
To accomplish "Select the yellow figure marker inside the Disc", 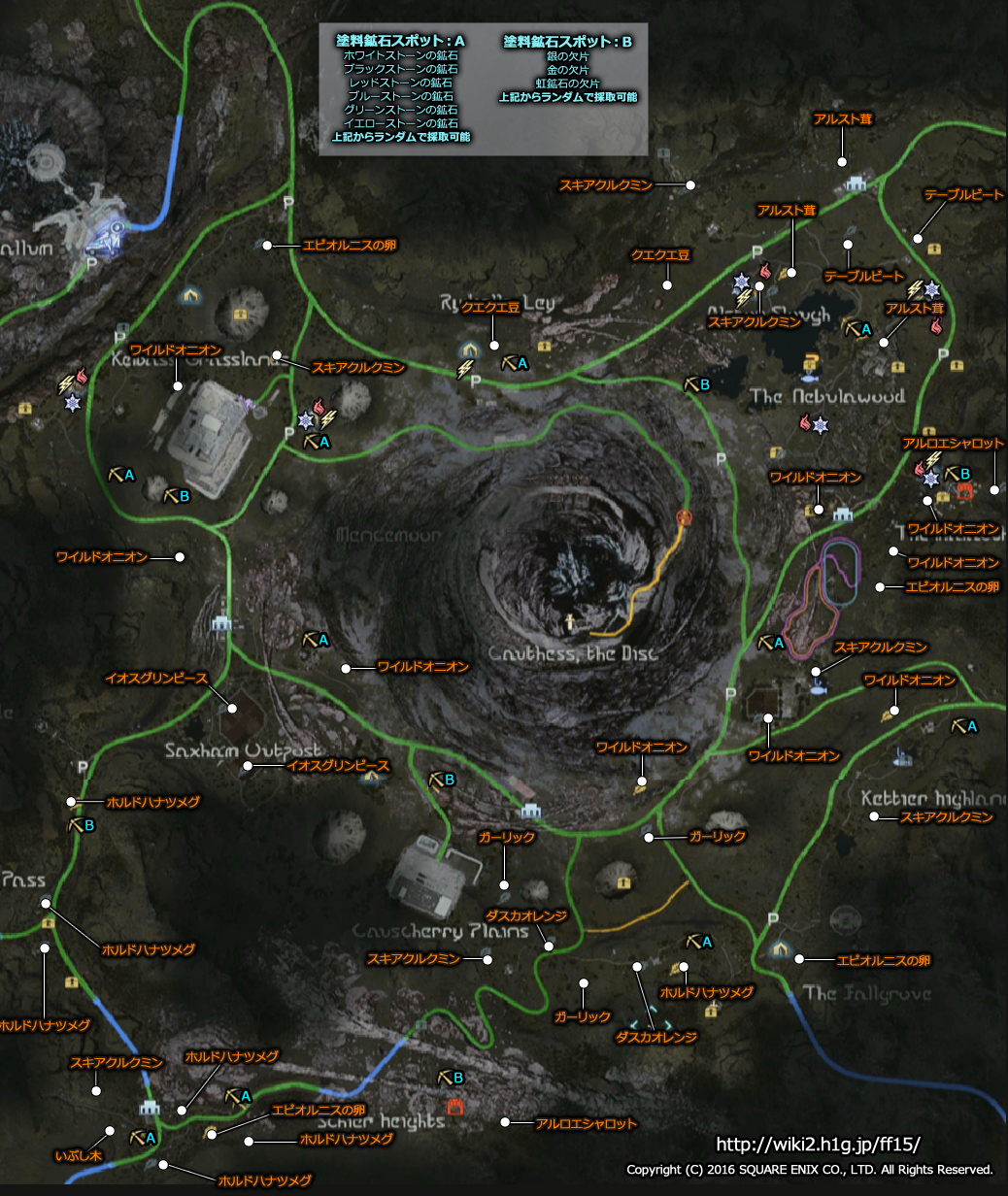I will coord(572,618).
